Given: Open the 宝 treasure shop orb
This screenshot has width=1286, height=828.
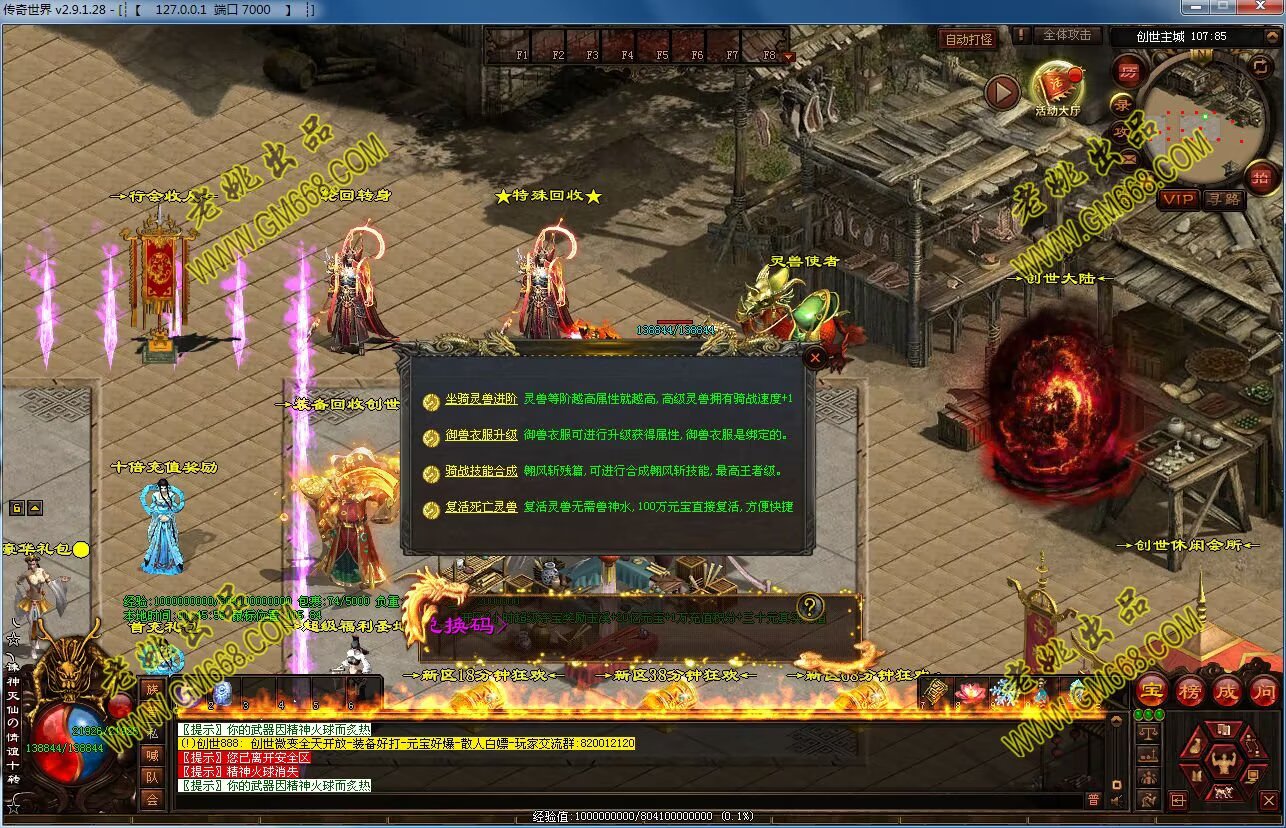Looking at the screenshot, I should click(1152, 690).
